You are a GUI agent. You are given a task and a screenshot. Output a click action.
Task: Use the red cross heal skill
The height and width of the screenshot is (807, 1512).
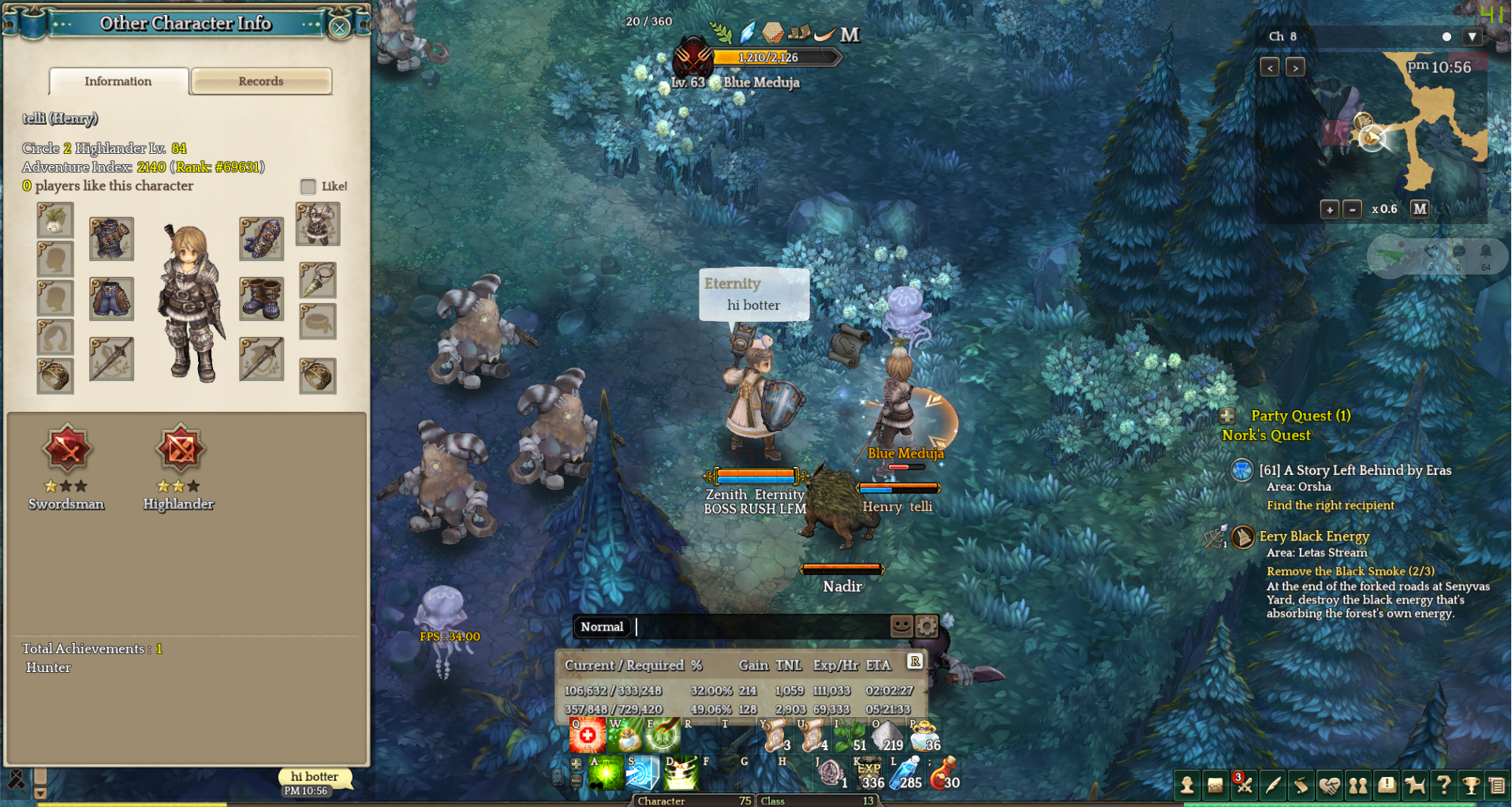[588, 736]
